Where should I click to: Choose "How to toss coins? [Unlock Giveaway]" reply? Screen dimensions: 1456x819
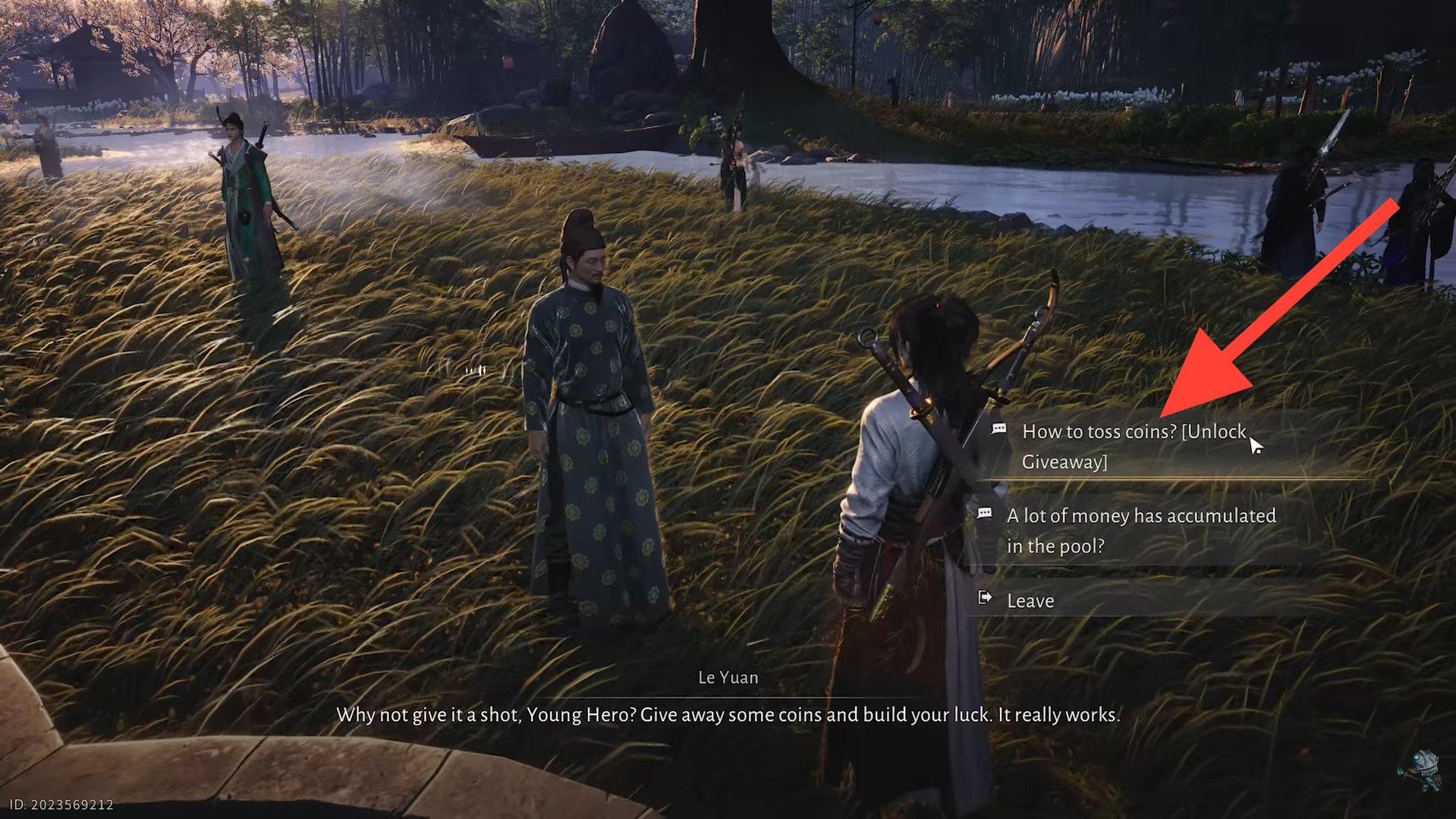click(x=1134, y=446)
